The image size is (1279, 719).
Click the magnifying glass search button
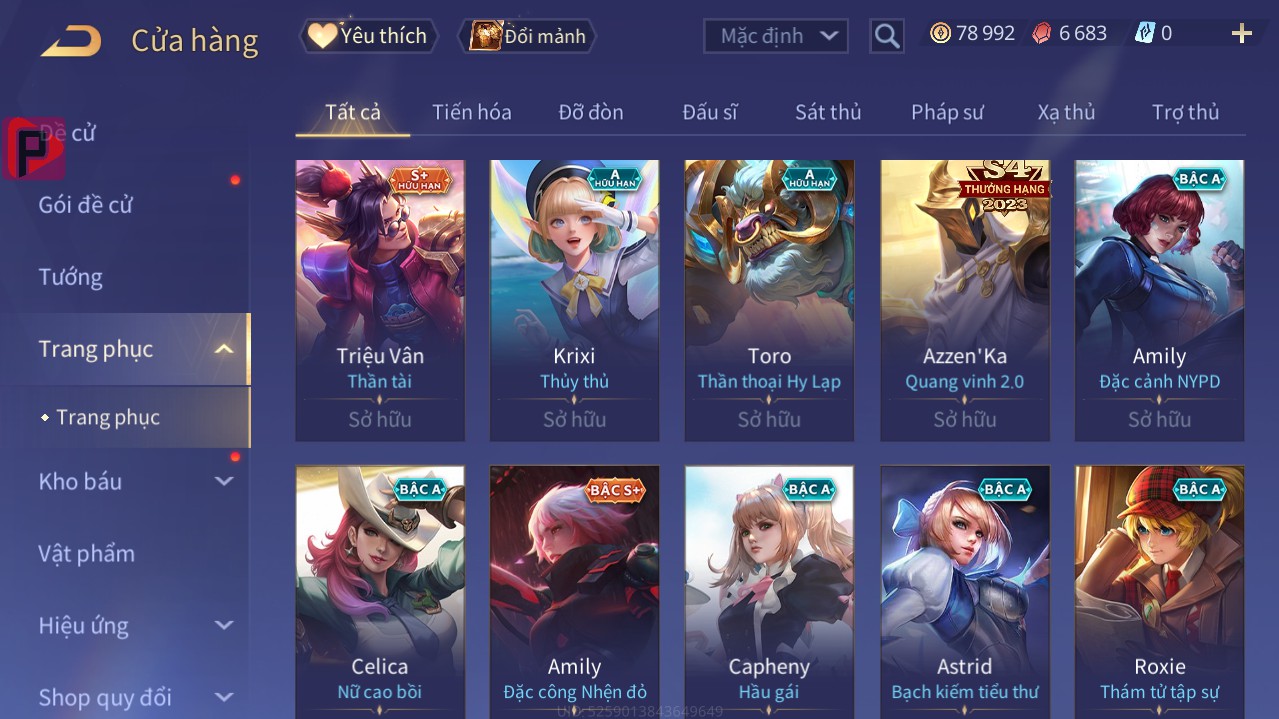point(886,37)
